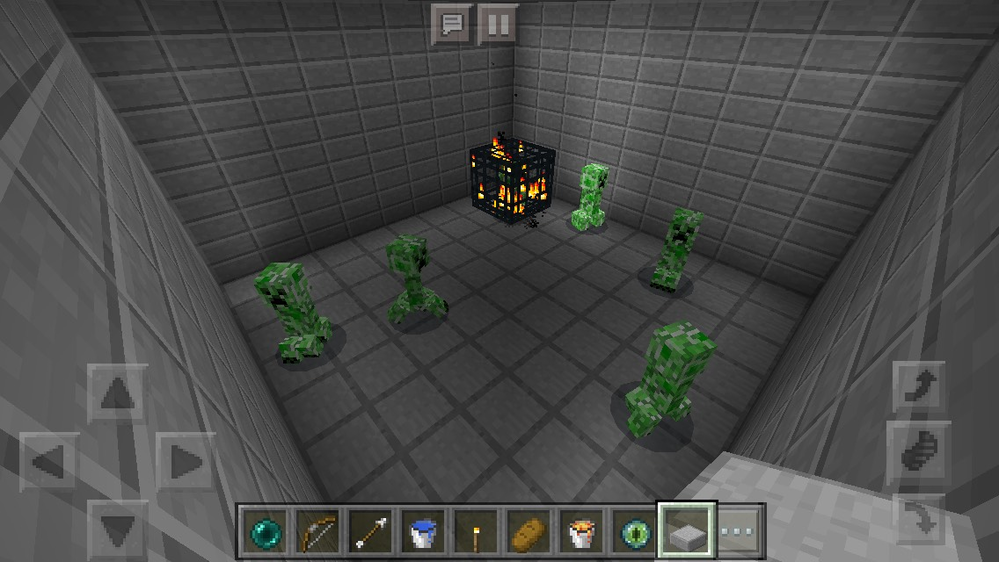Choose the arrow hotbar slot
This screenshot has width=999, height=562.
click(370, 531)
